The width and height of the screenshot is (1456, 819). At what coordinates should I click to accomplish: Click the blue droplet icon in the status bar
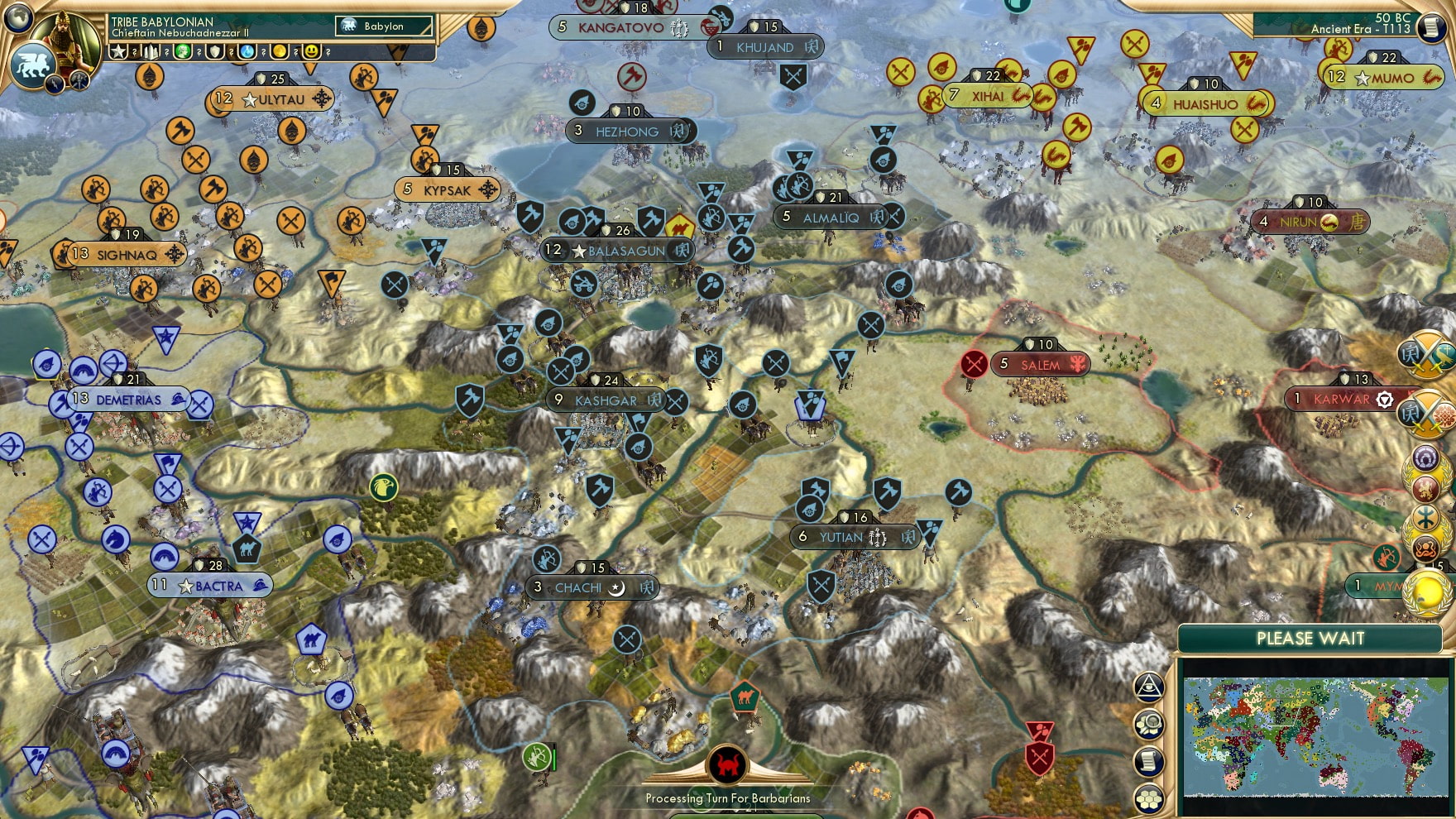point(247,52)
